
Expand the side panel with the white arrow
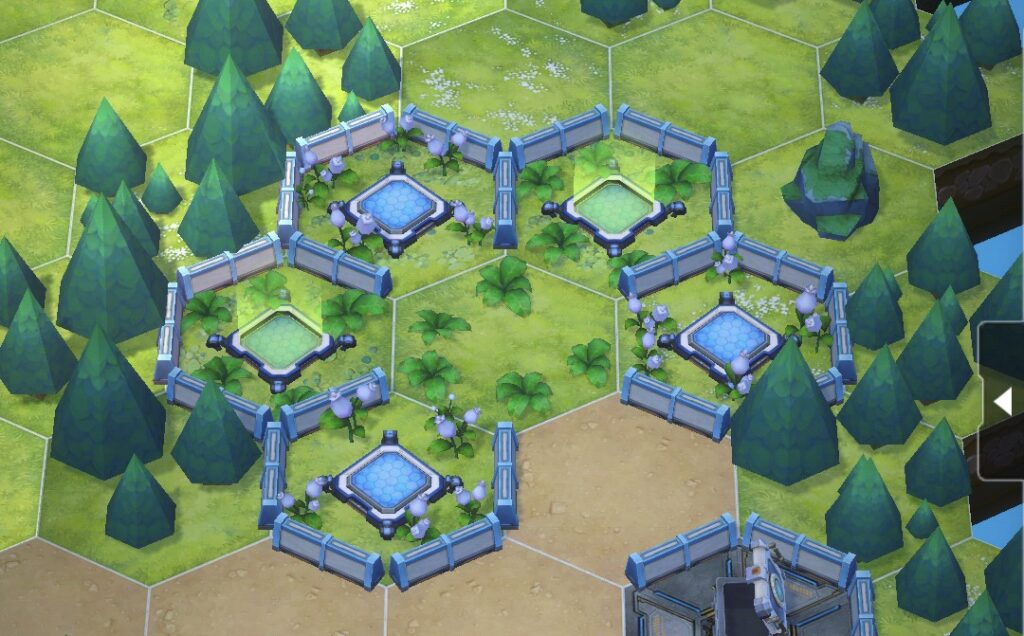(x=1002, y=401)
